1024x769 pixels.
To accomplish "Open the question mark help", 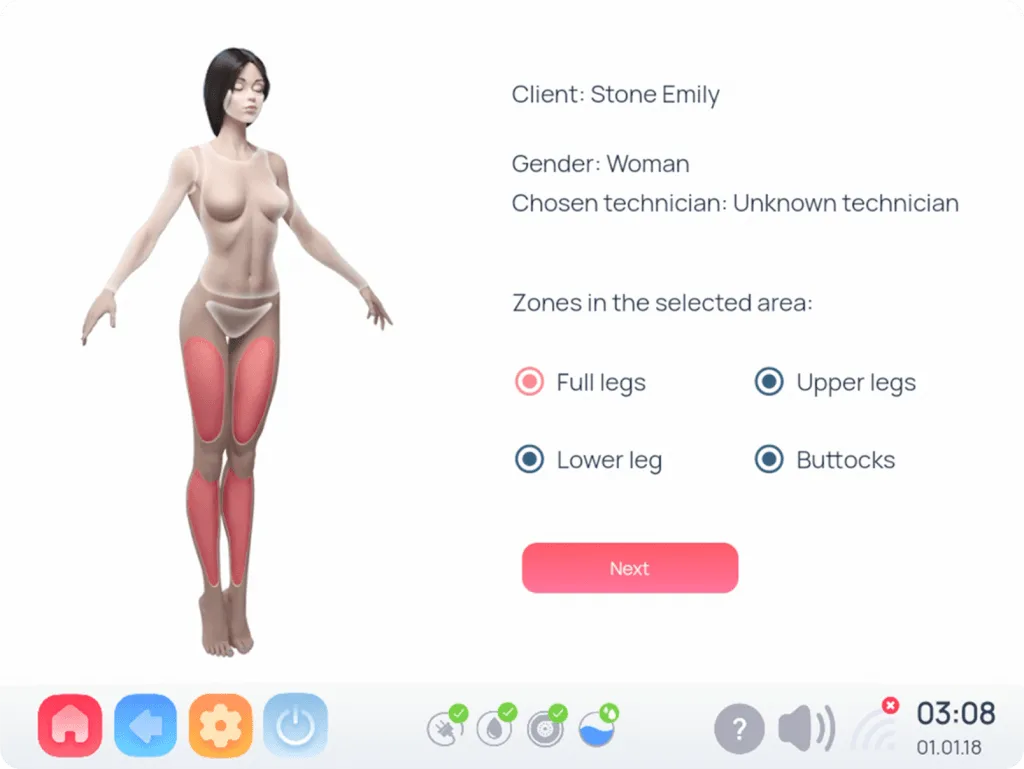I will [x=739, y=729].
